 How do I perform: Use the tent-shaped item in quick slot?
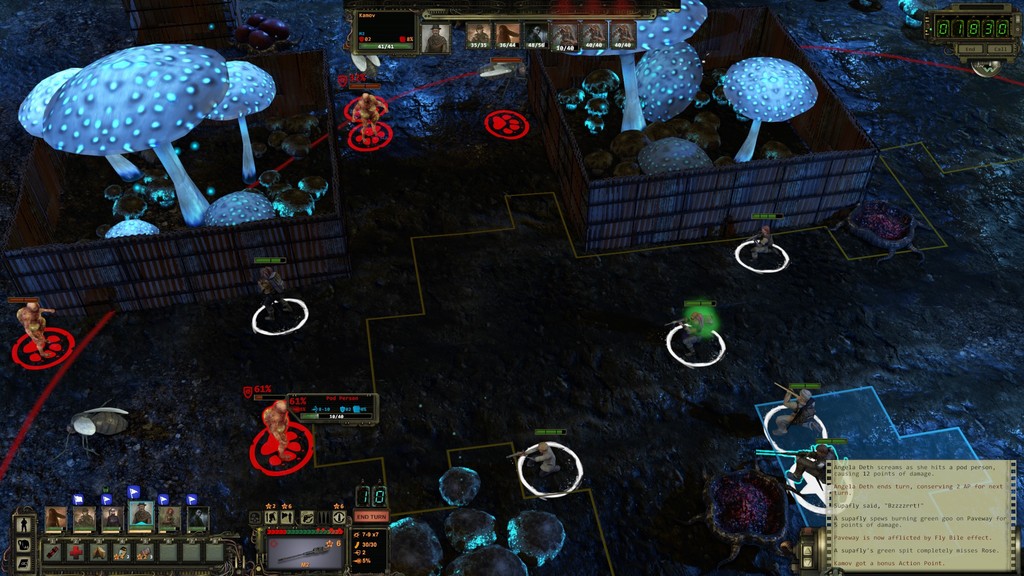pos(98,551)
